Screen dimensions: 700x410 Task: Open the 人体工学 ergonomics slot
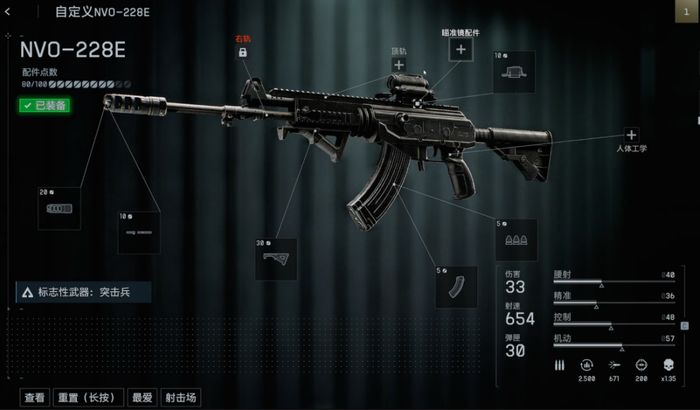(x=631, y=135)
